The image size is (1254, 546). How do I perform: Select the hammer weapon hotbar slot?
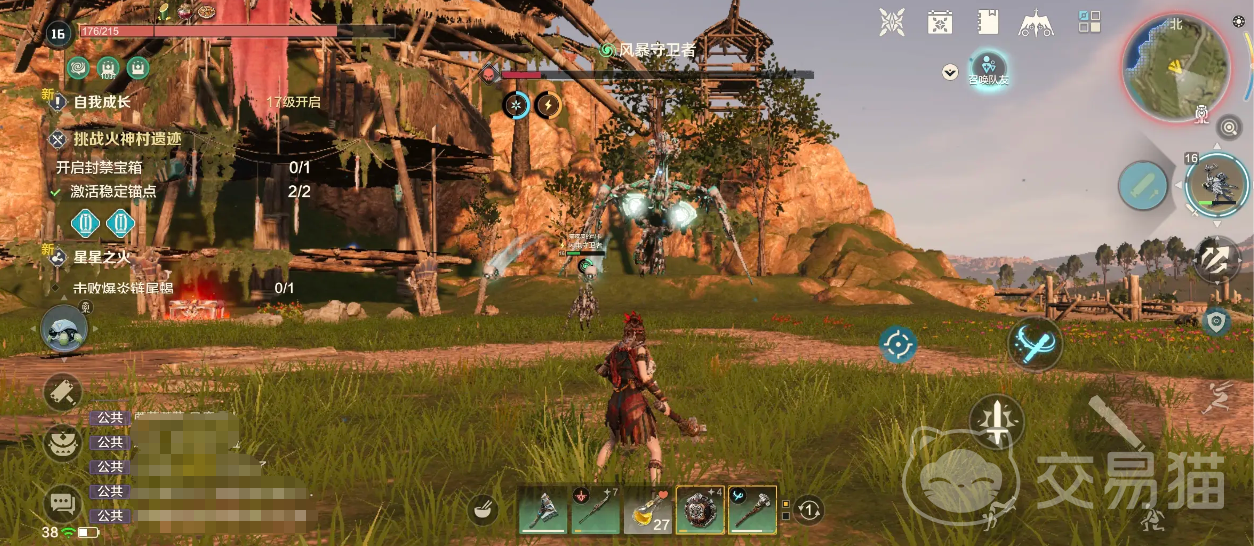coord(752,510)
